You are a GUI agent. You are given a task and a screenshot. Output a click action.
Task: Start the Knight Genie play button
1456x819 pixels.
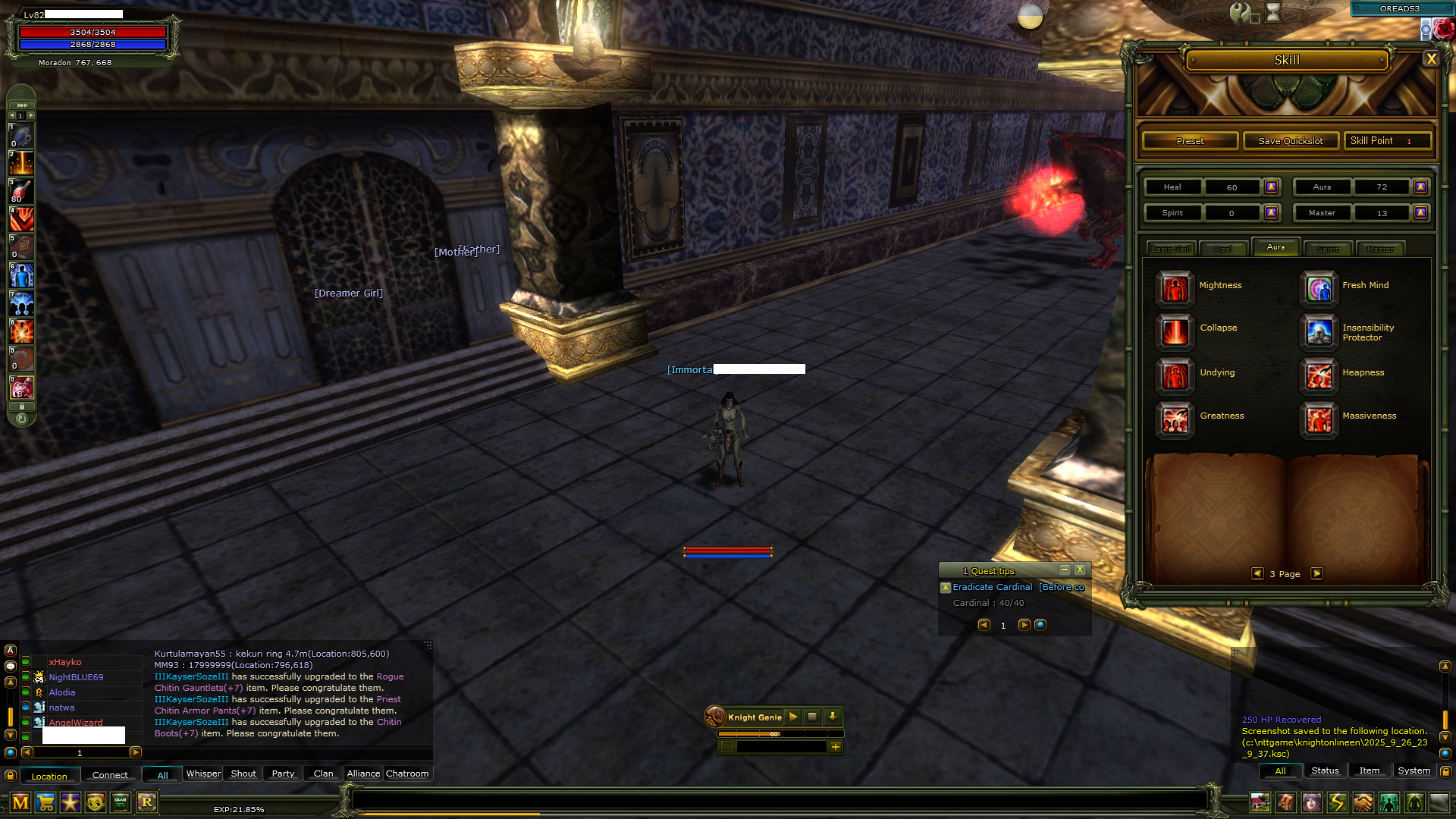pyautogui.click(x=793, y=717)
